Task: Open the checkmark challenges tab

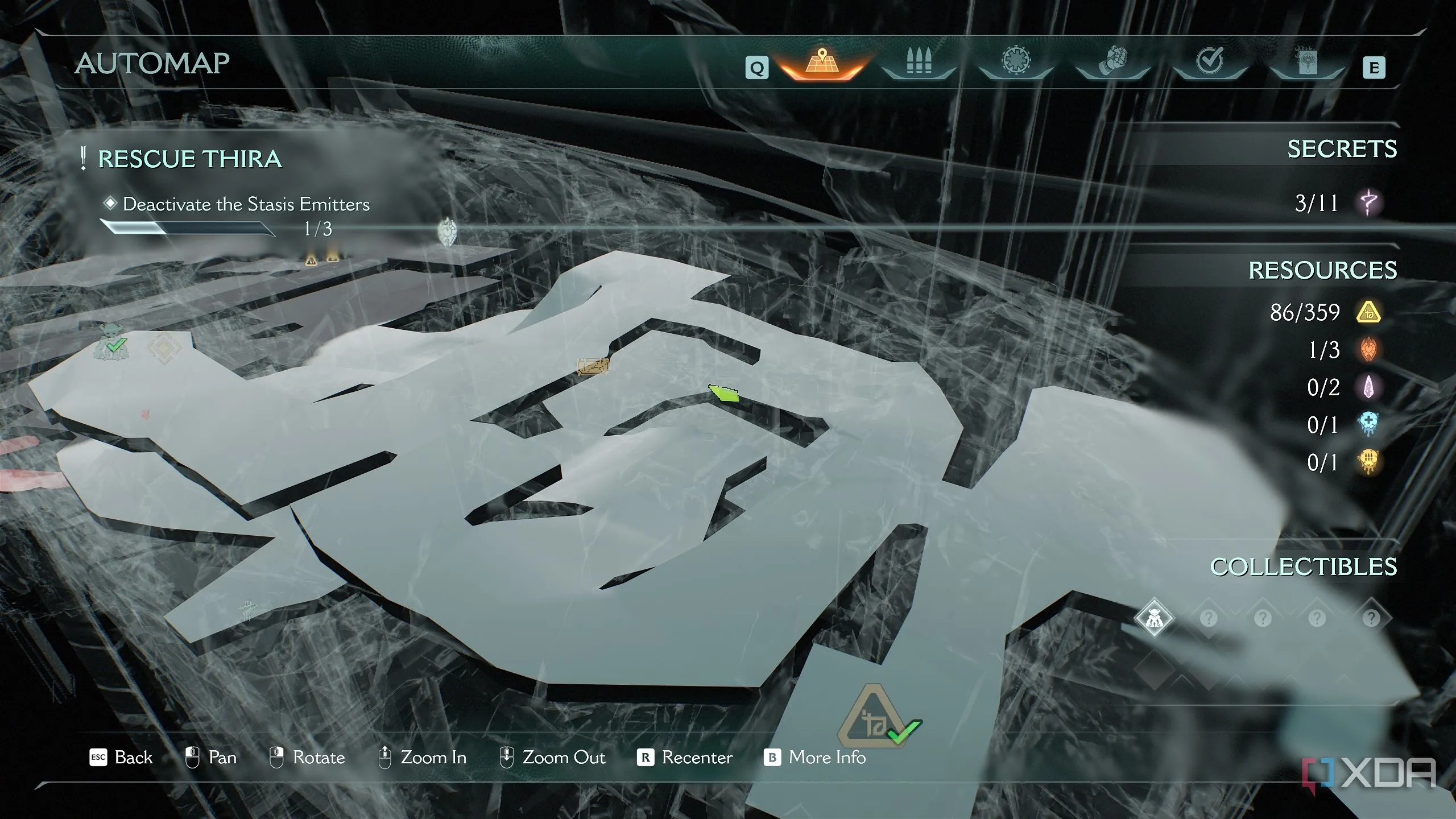Action: (1210, 61)
